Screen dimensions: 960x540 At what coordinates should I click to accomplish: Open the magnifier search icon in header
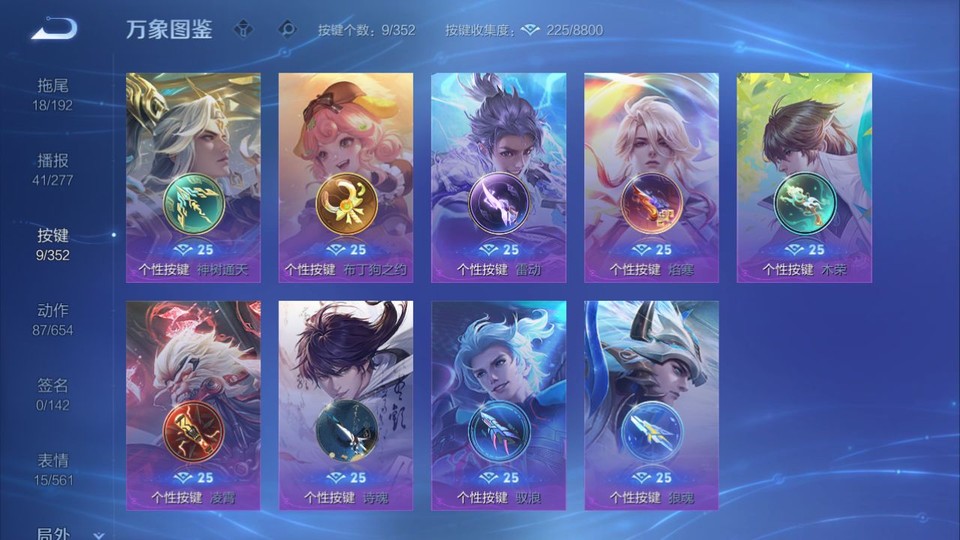[x=287, y=29]
